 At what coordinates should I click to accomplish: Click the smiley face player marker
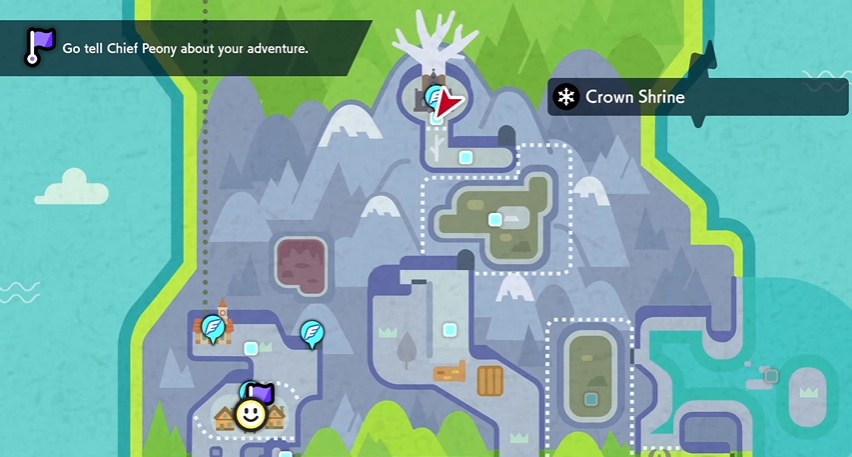click(249, 413)
